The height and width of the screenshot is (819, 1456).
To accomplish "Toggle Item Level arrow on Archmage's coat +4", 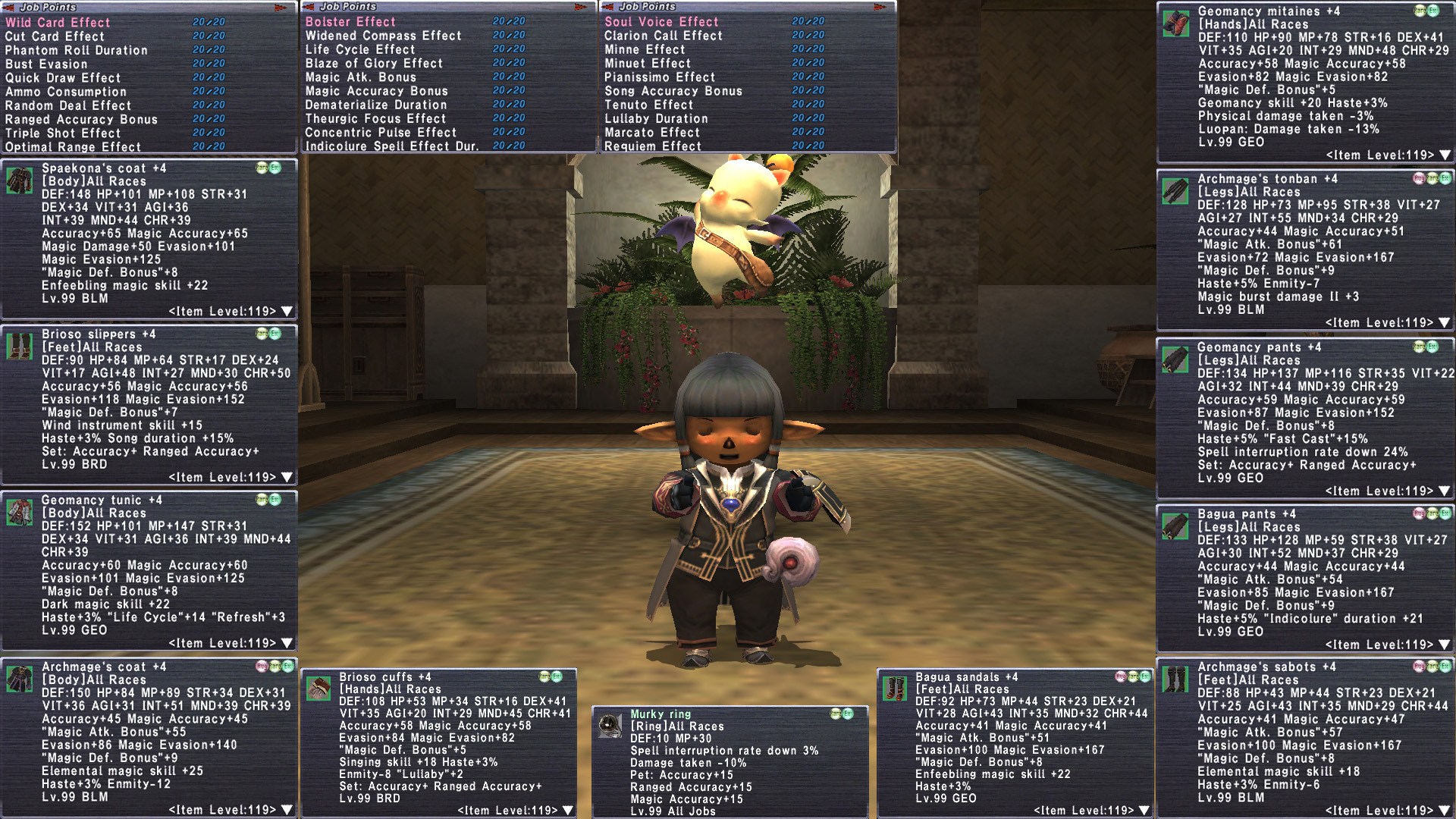I will (287, 810).
